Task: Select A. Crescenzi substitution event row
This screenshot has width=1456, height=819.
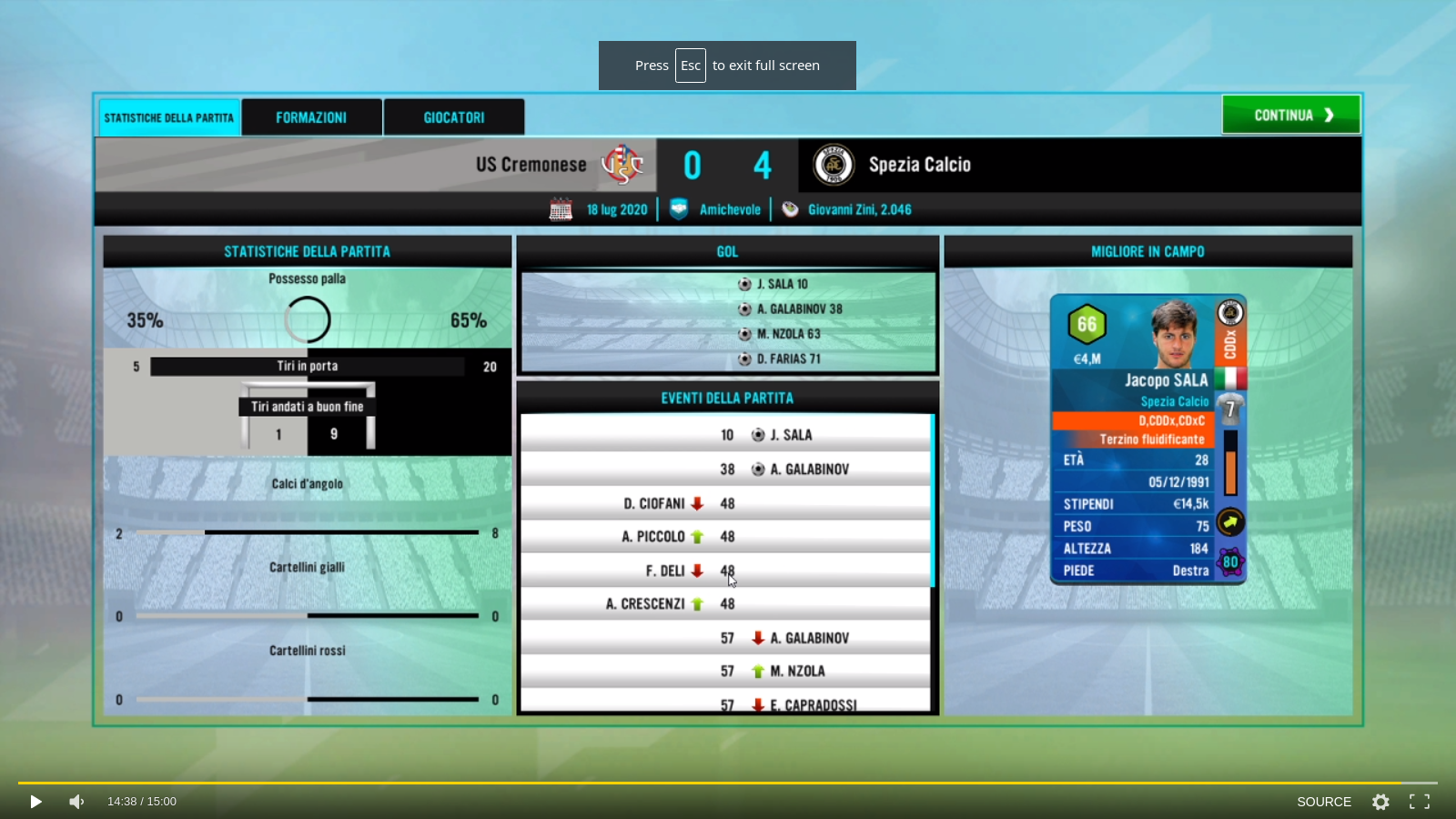Action: tap(726, 604)
